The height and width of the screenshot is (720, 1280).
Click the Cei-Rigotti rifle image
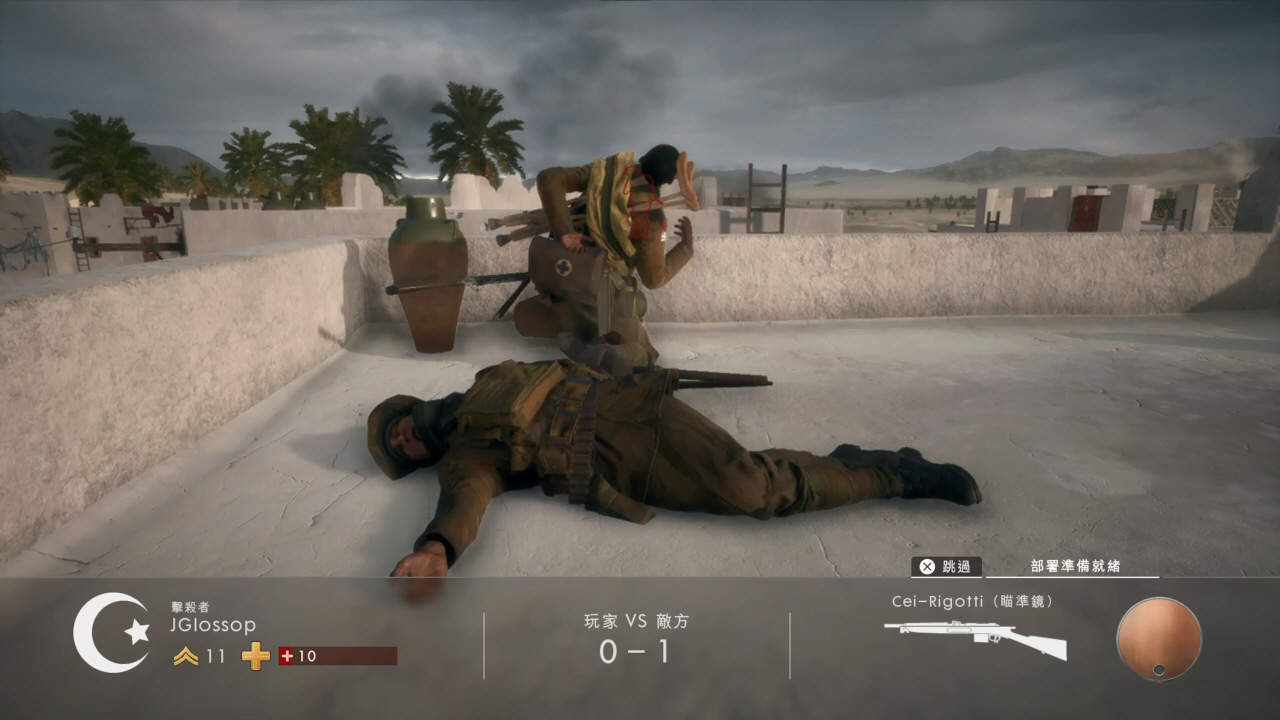coord(974,638)
